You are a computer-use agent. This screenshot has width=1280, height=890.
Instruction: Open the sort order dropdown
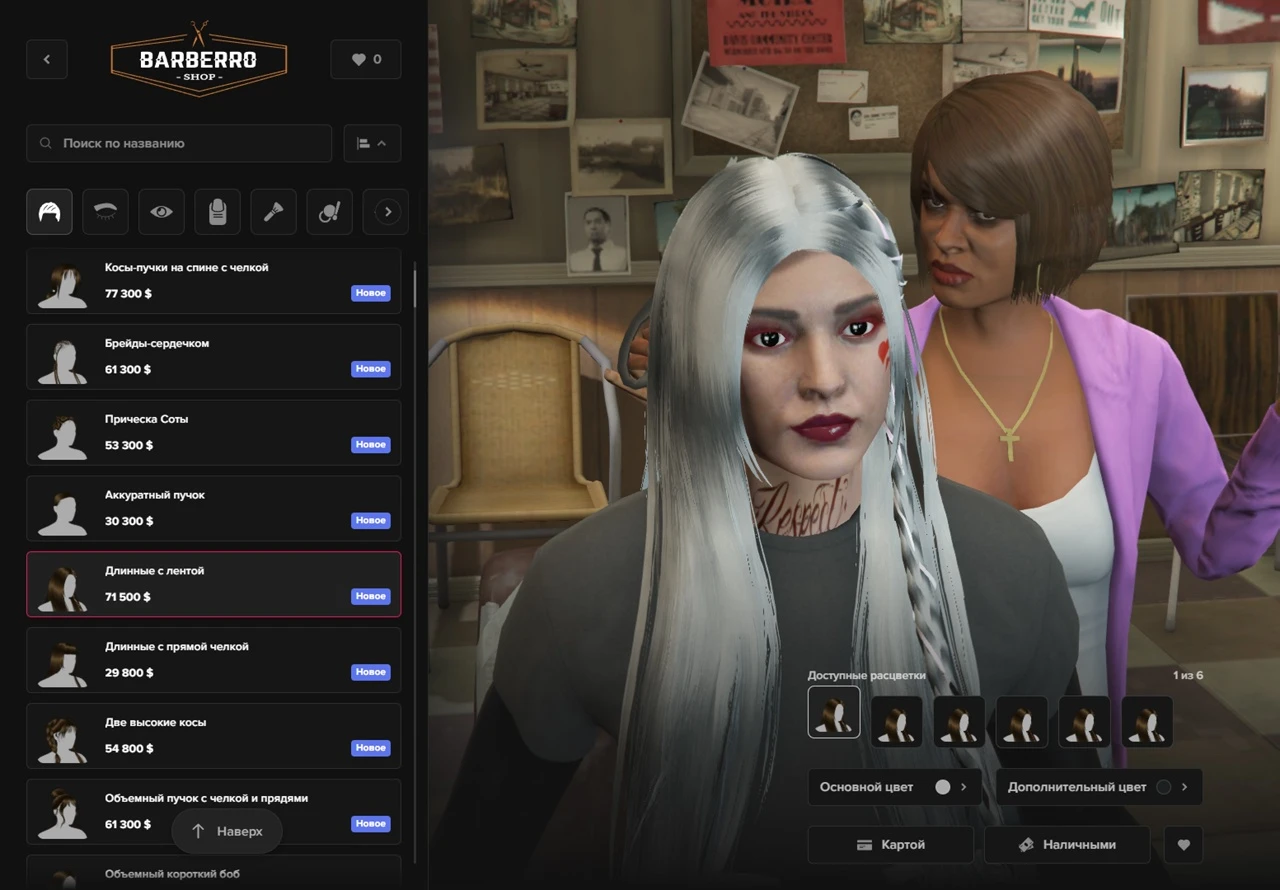tap(372, 143)
